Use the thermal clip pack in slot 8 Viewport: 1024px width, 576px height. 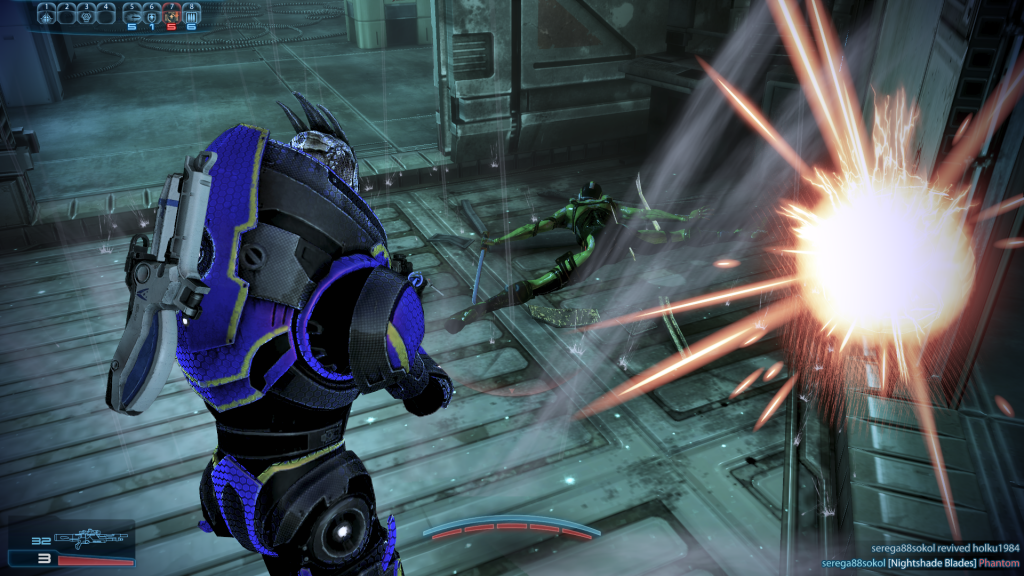point(191,14)
